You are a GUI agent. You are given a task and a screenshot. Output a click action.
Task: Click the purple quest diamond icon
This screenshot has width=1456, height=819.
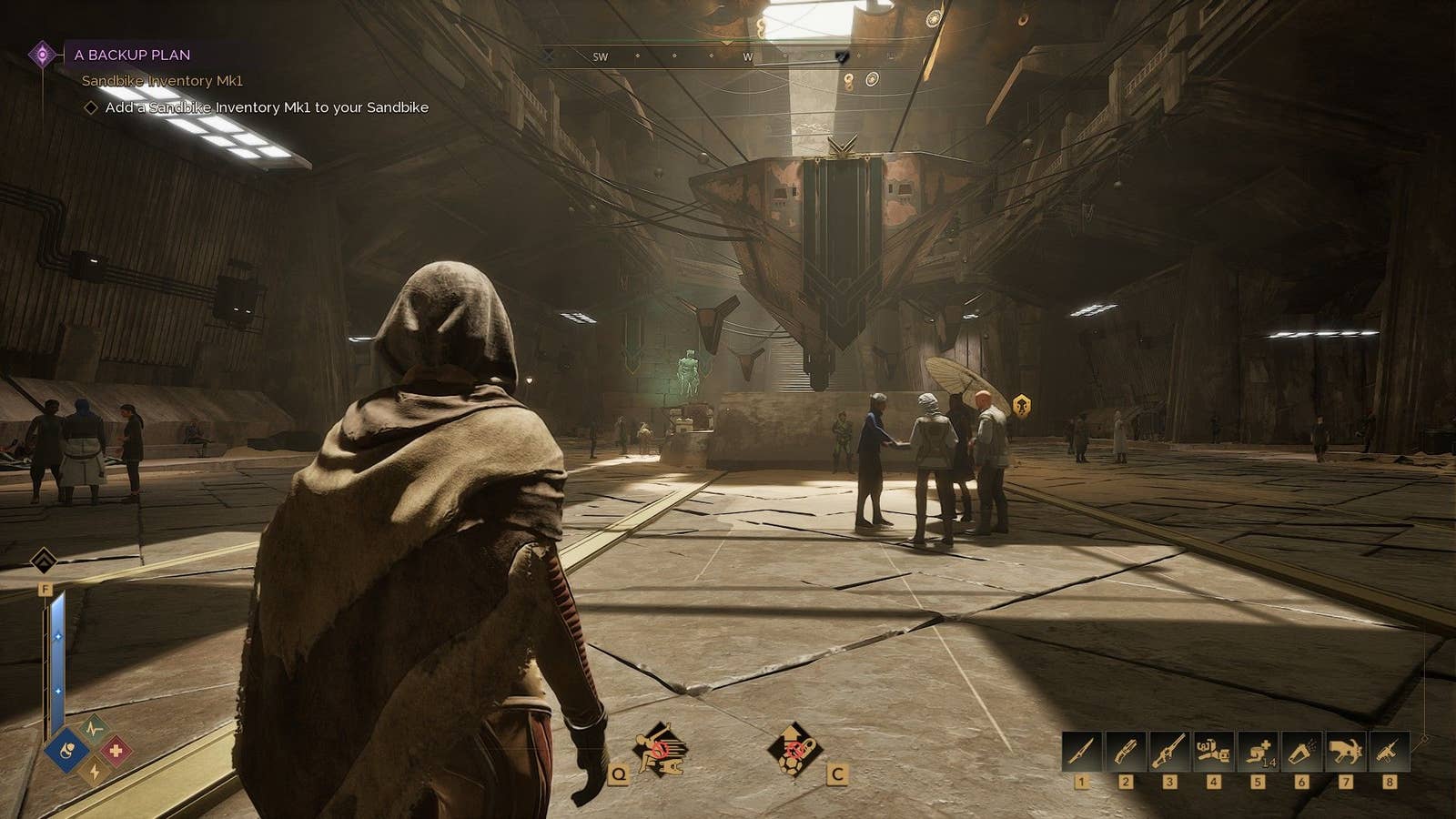[42, 55]
